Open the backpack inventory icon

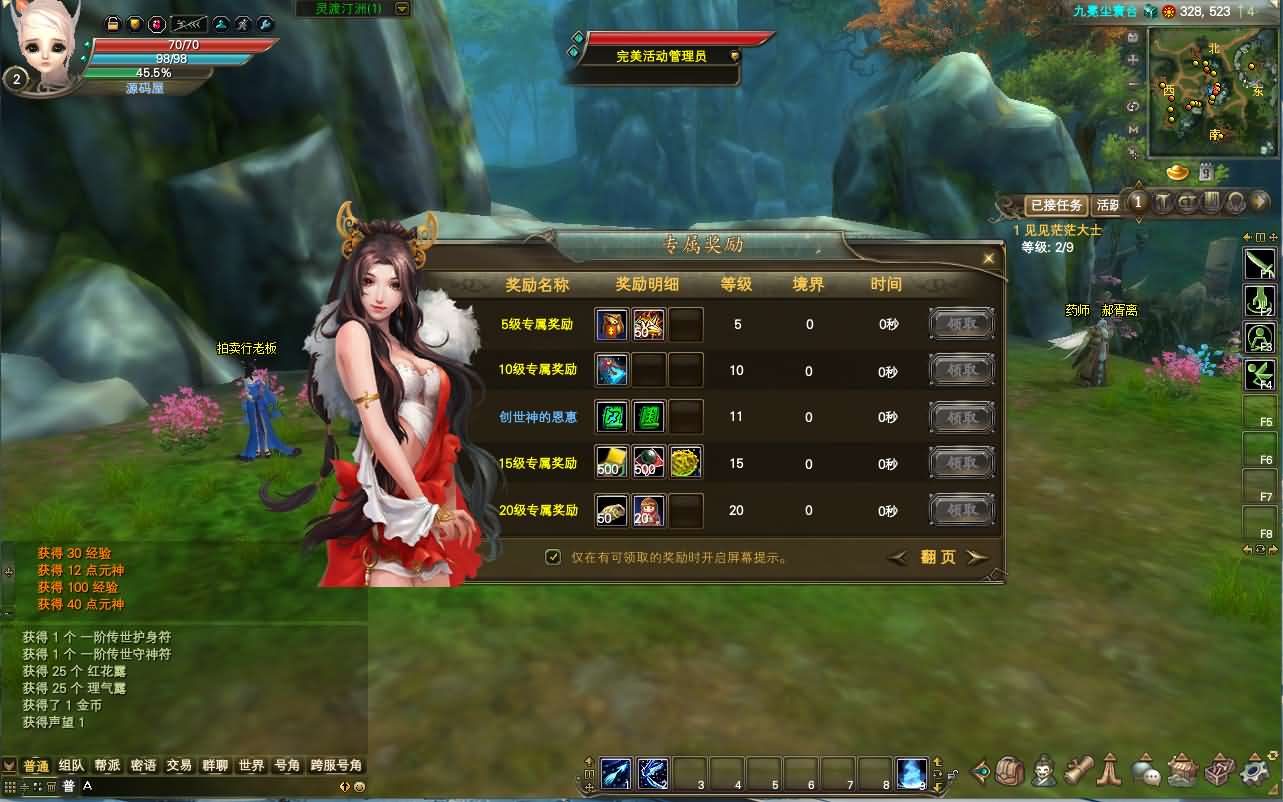click(1011, 771)
